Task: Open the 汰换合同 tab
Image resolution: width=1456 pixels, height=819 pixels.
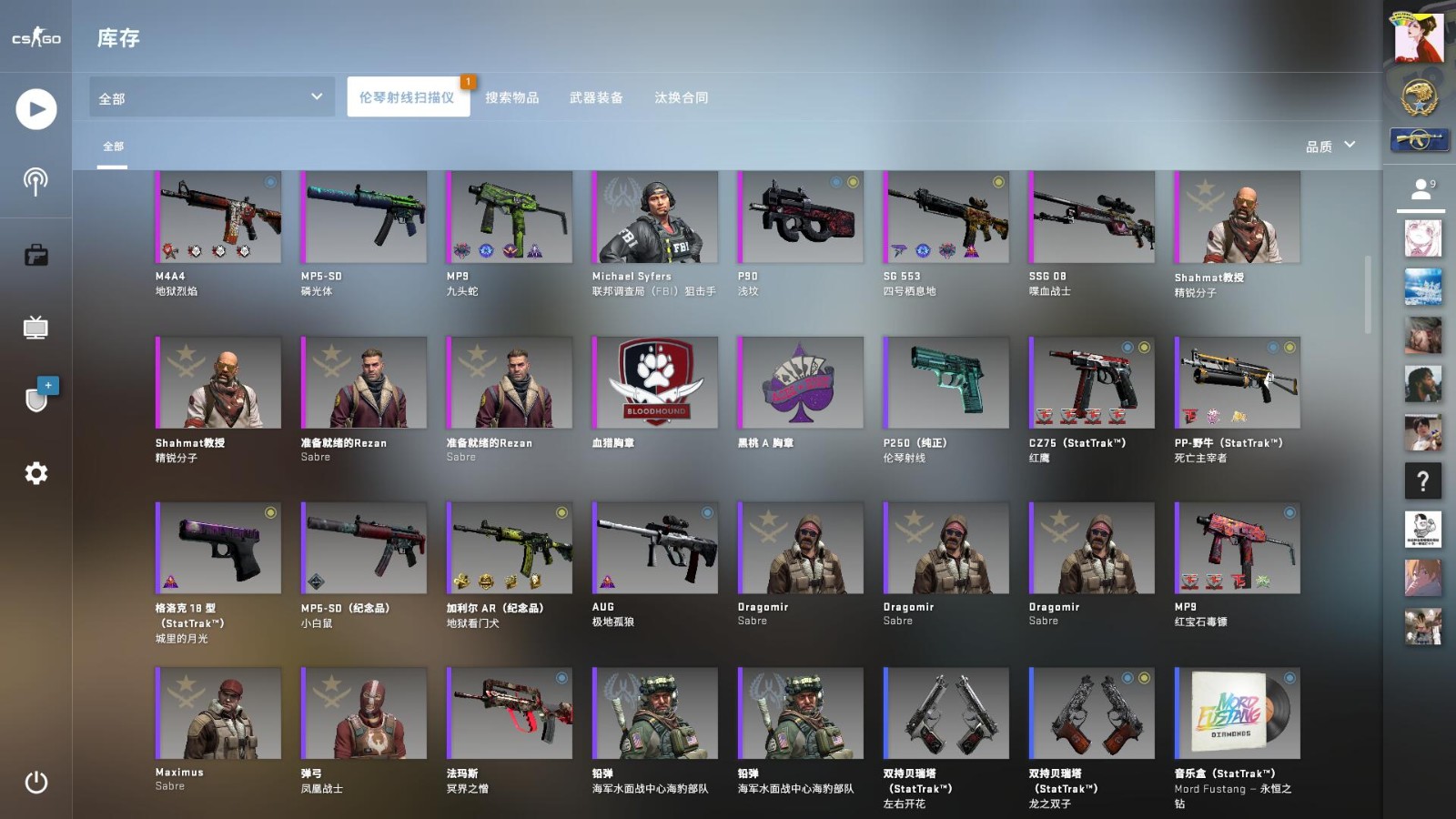Action: coord(681,97)
